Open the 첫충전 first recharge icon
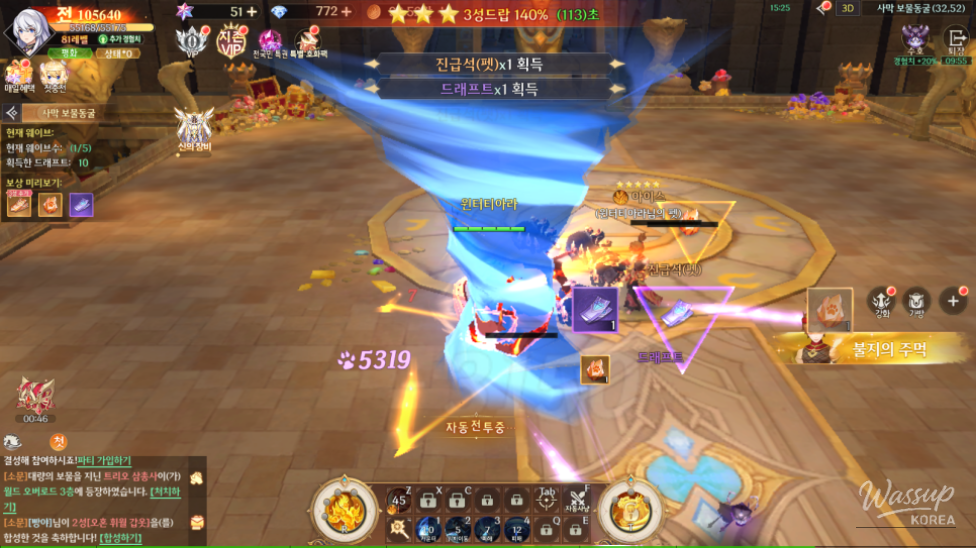The width and height of the screenshot is (976, 548). 53,74
